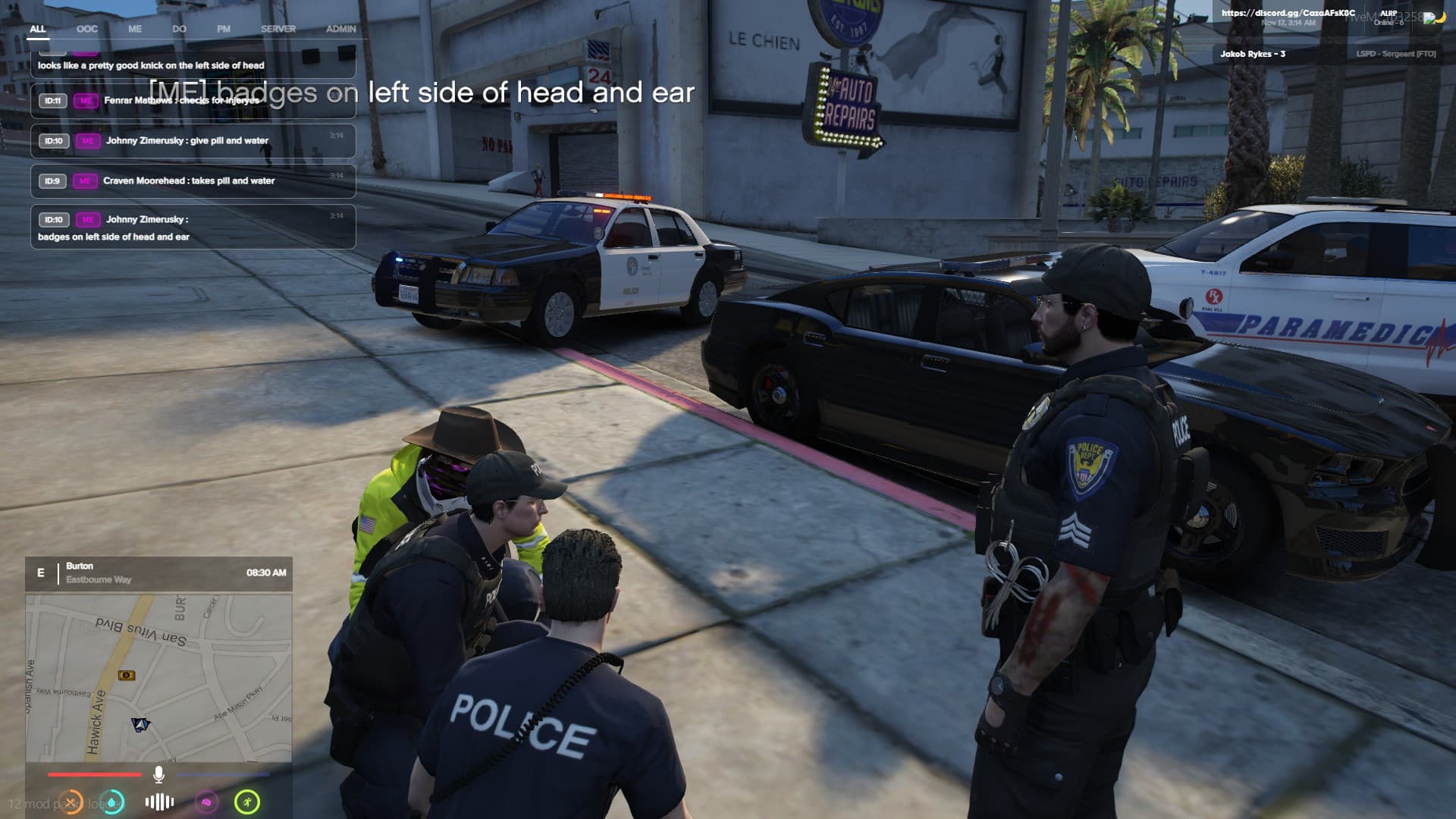Show the DO chat tab
The image size is (1456, 819).
[179, 29]
